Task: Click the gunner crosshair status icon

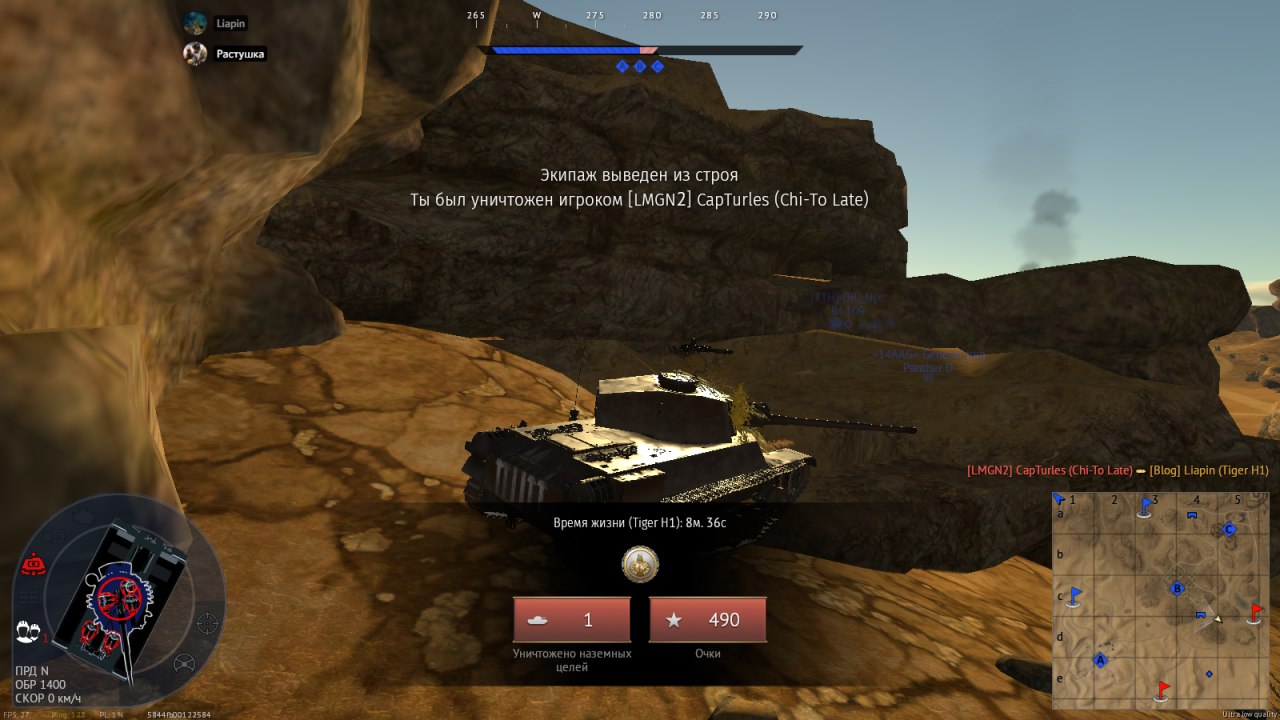Action: point(207,622)
